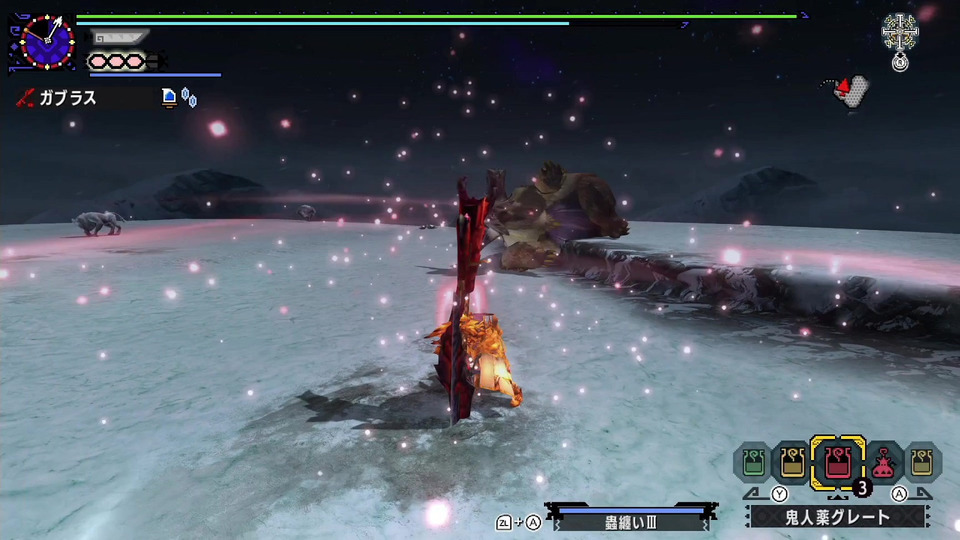Pick the yellow jar beside the green jar

click(794, 462)
